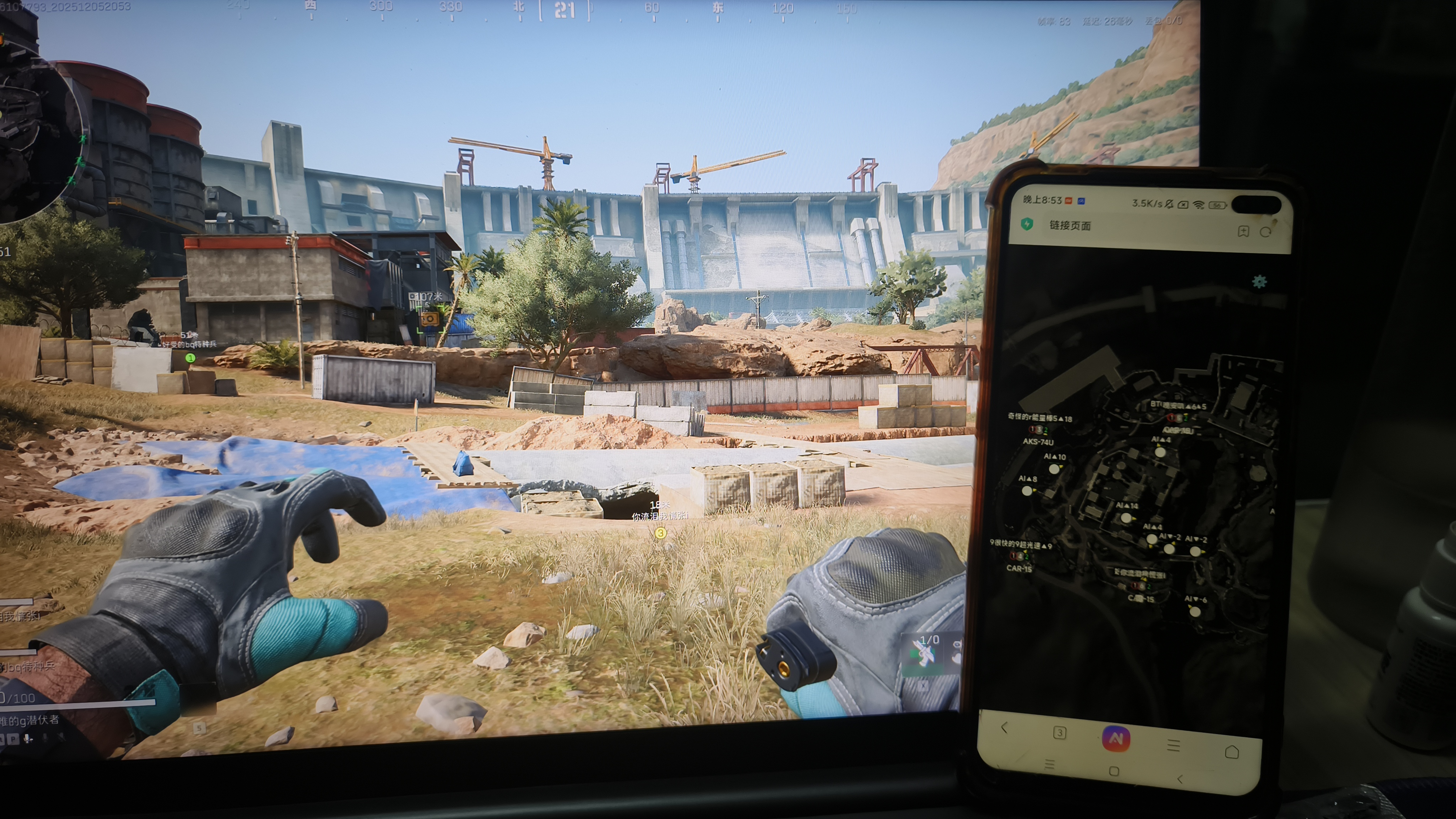Select the orange camera marker at 107 meters

coord(429,319)
